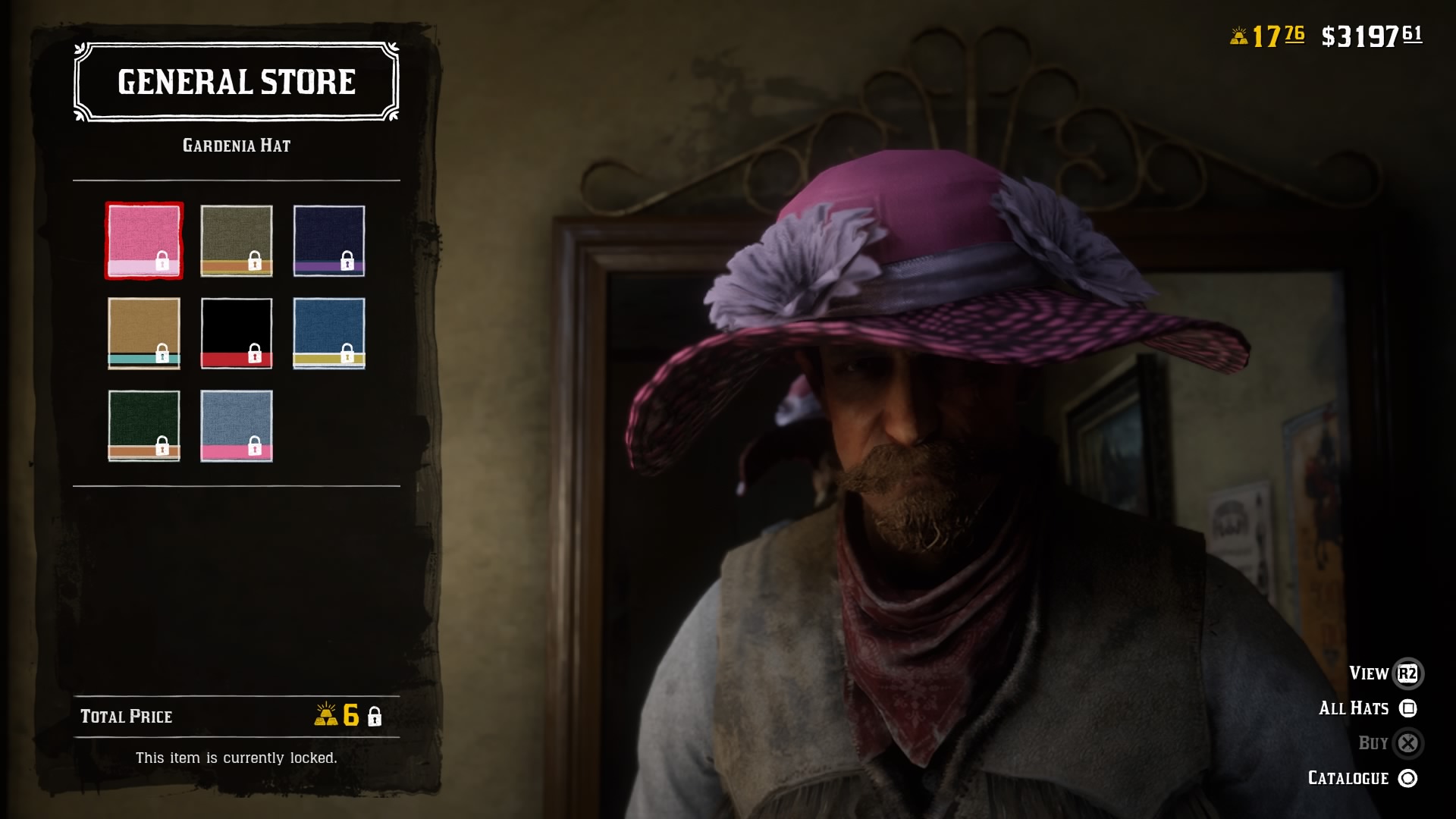The width and height of the screenshot is (1456, 819).
Task: Click the General Store title banner
Action: point(235,82)
